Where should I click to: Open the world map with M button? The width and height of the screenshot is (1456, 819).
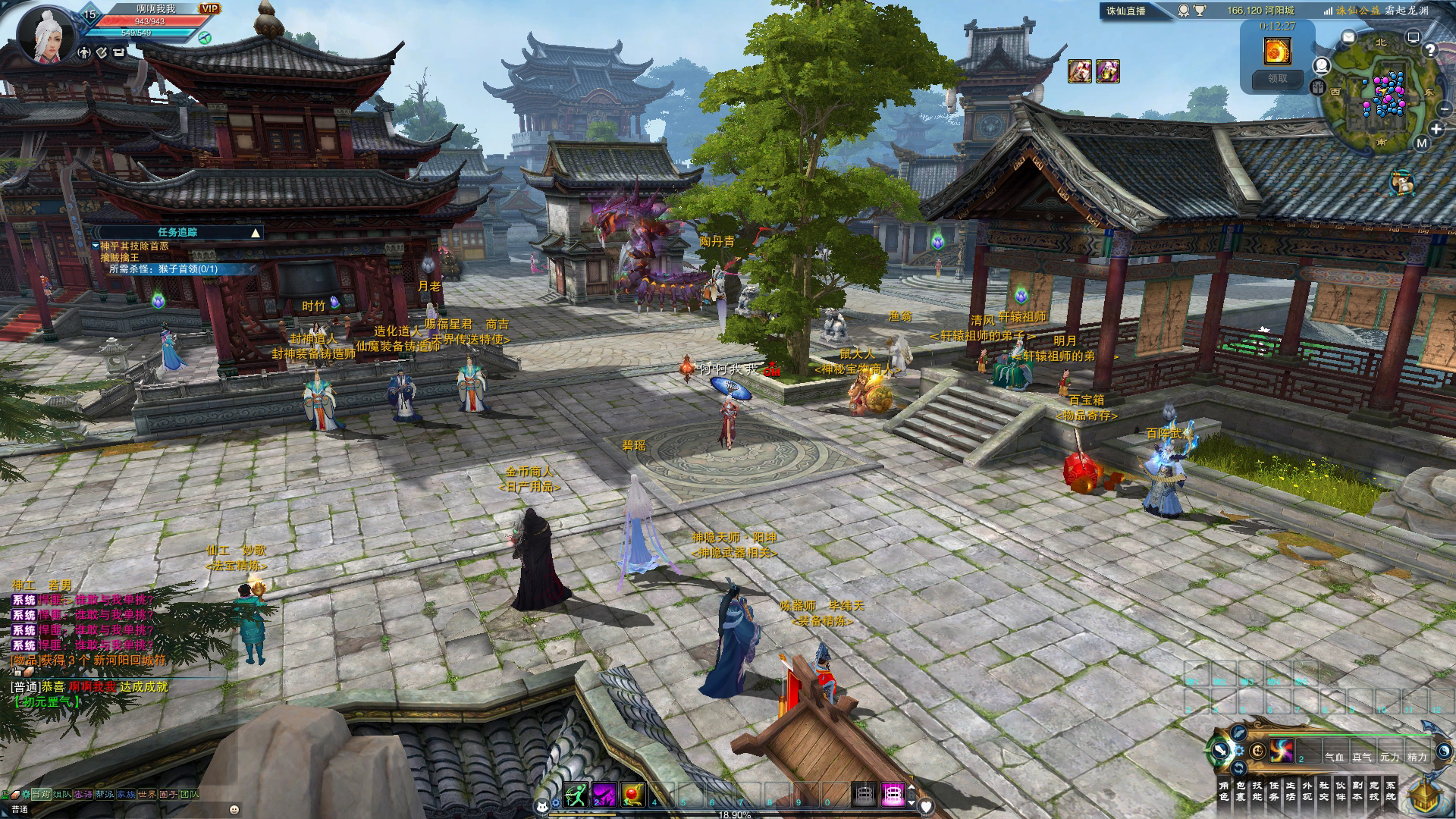pyautogui.click(x=1421, y=143)
